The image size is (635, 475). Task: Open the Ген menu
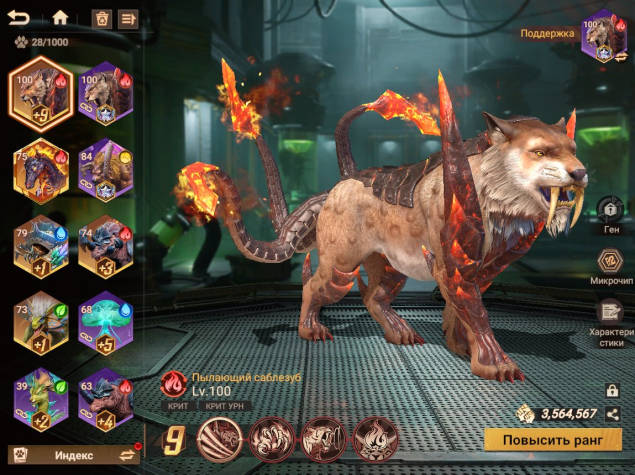click(610, 211)
